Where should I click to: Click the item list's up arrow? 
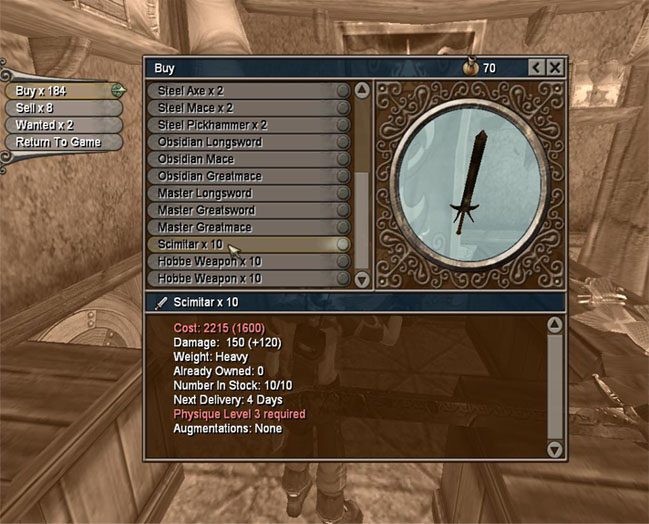(362, 91)
